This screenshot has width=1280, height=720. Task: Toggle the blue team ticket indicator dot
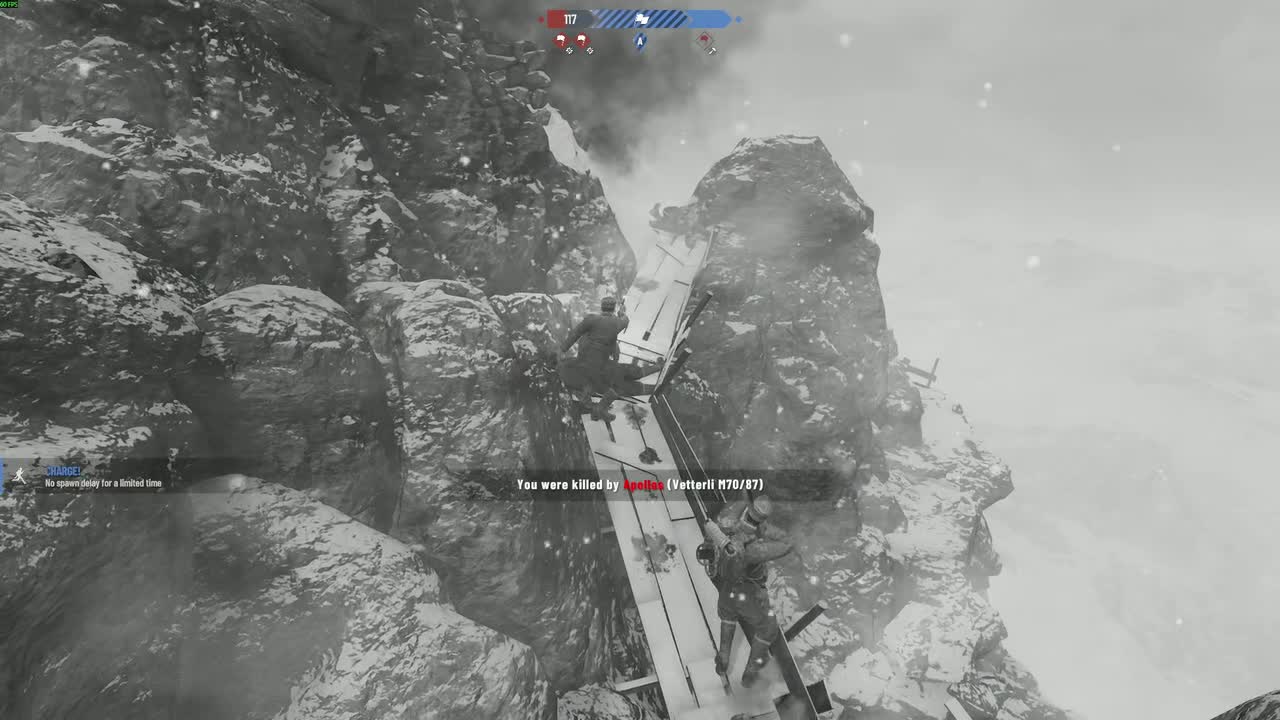tap(738, 19)
